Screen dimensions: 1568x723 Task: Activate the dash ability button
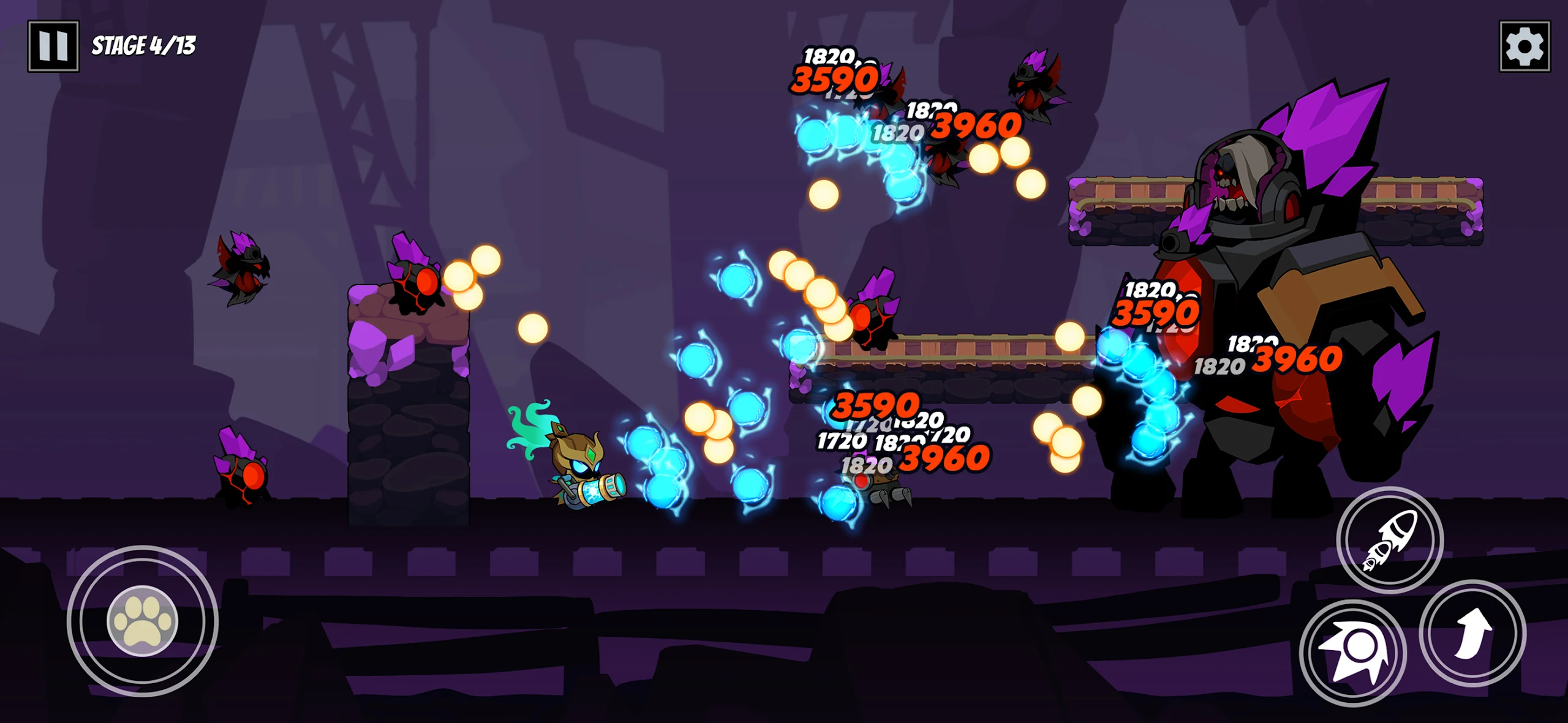(x=1352, y=653)
